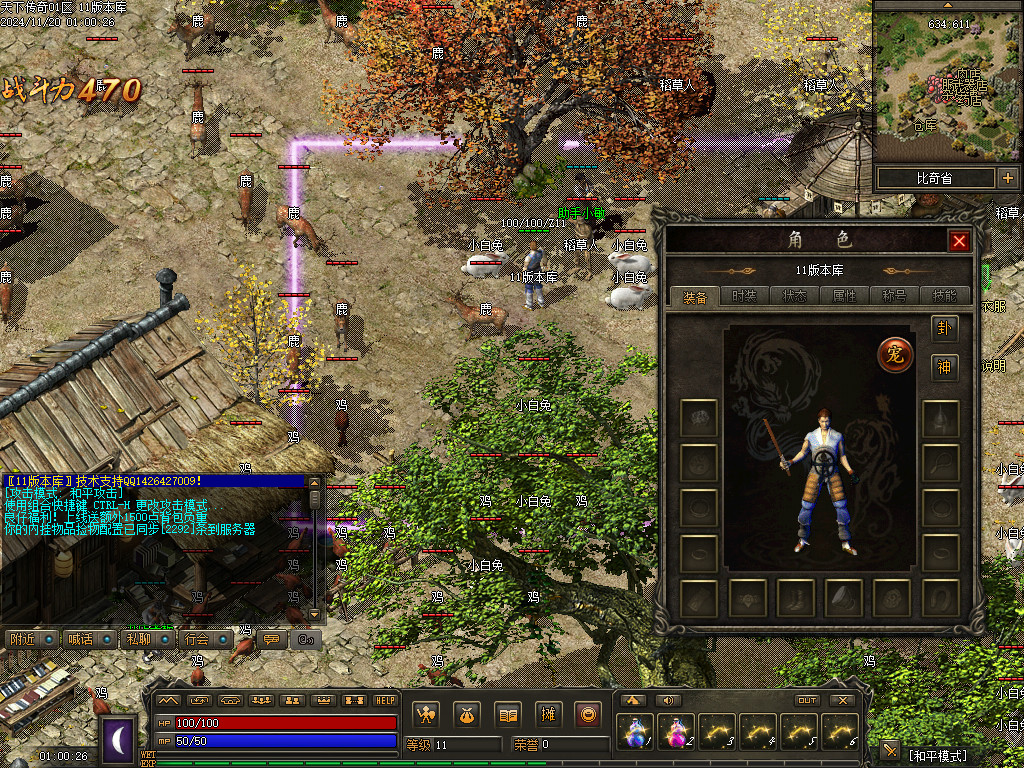
Task: Select the 称号 title tab
Action: (x=895, y=296)
